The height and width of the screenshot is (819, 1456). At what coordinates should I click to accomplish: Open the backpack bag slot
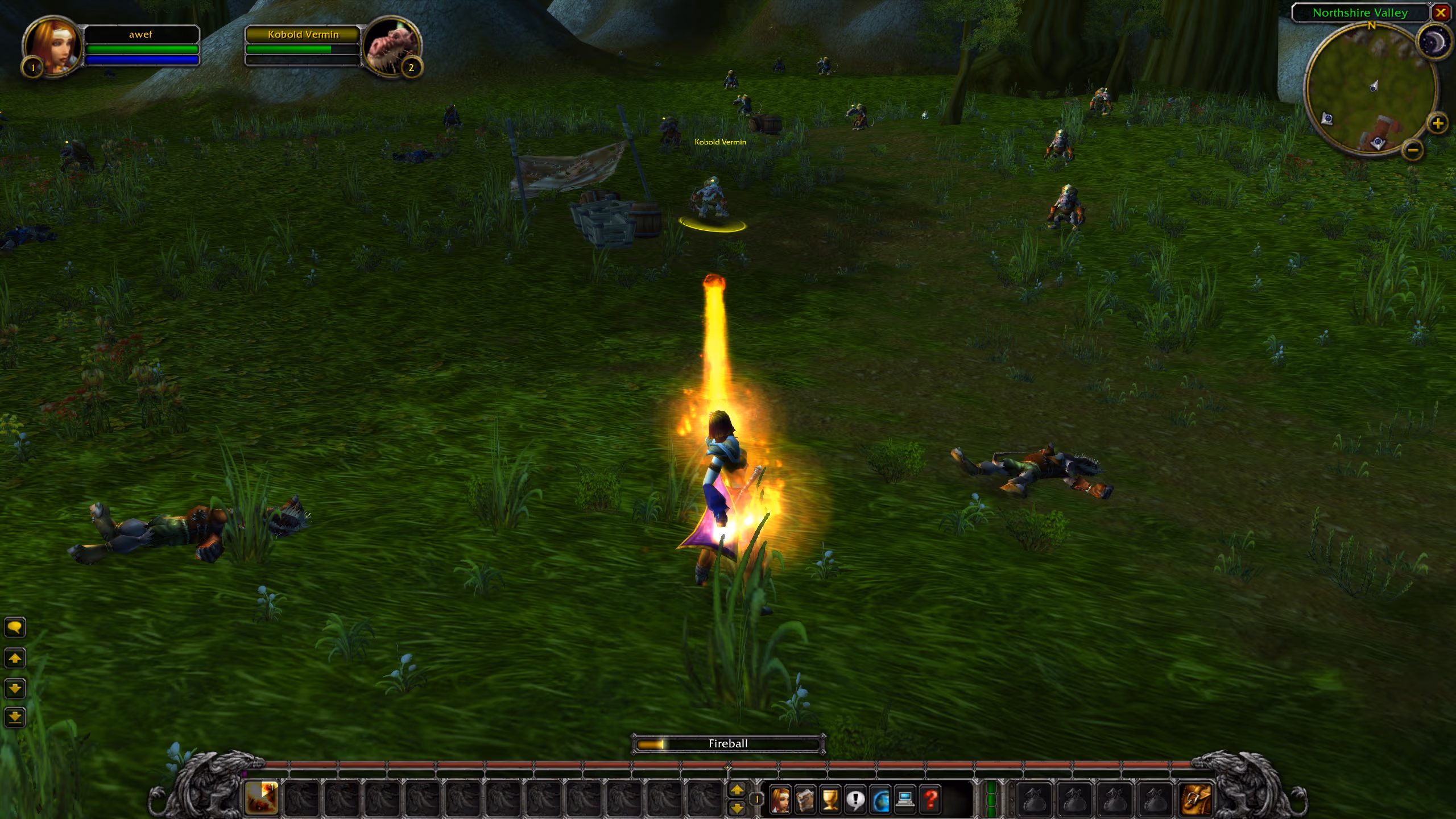click(1195, 799)
